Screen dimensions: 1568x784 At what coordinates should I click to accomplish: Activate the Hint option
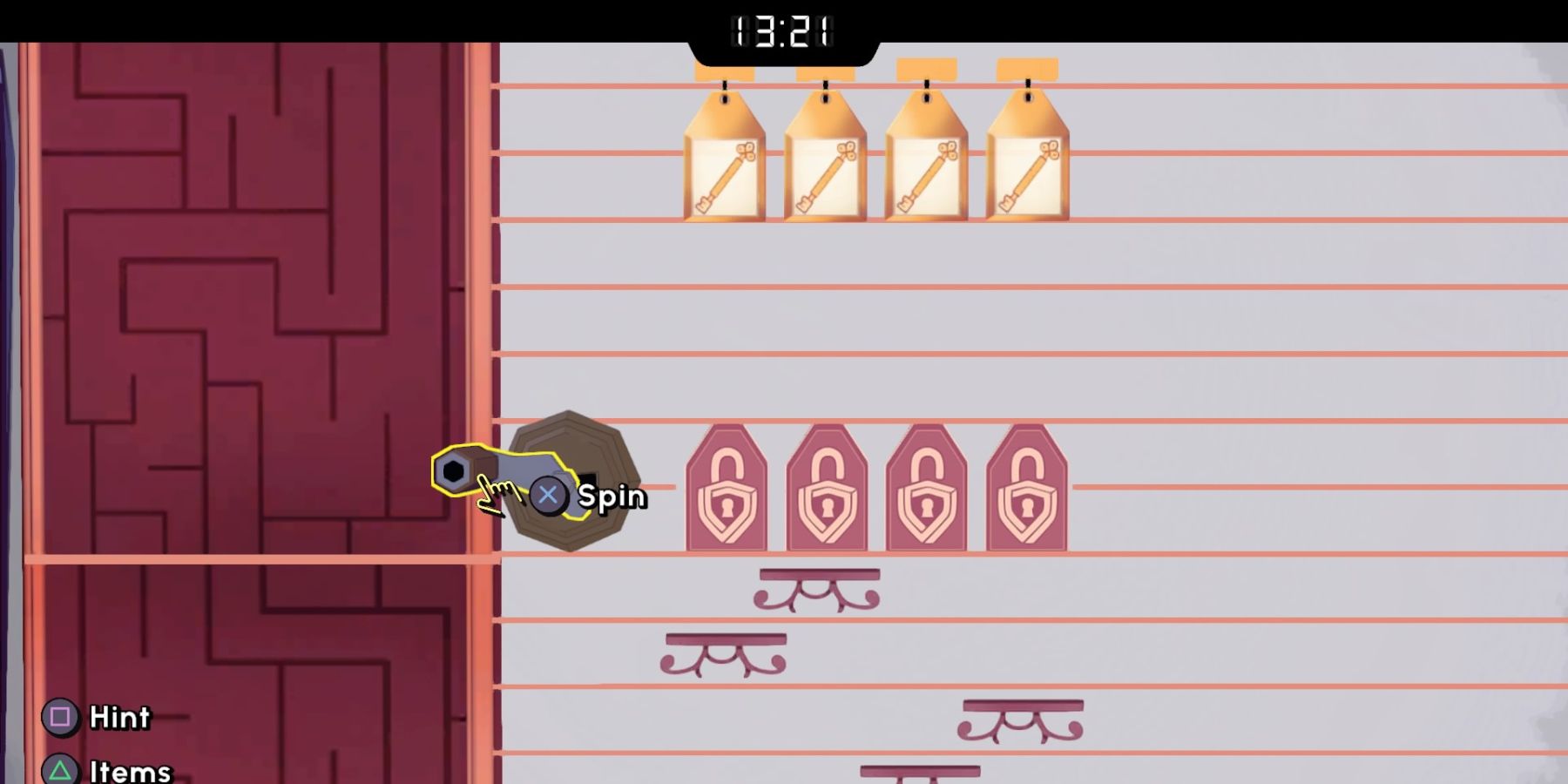pos(118,719)
